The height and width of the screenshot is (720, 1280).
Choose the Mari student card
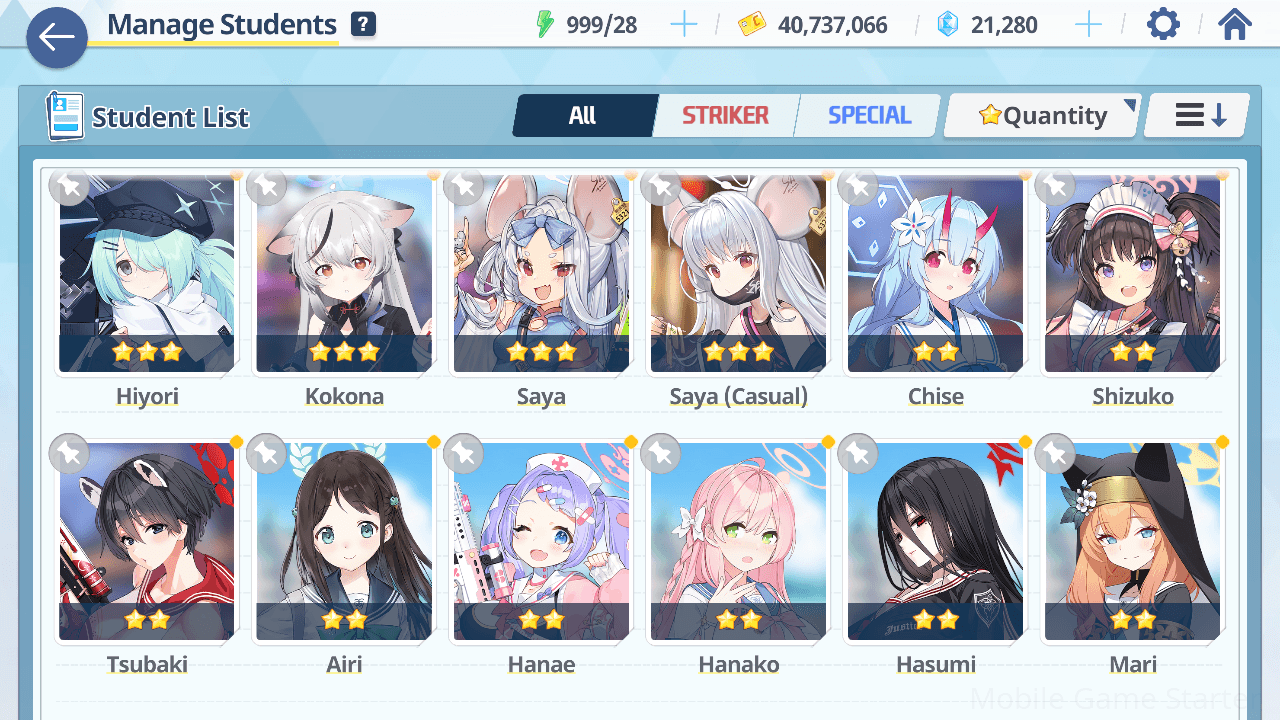tap(1132, 542)
